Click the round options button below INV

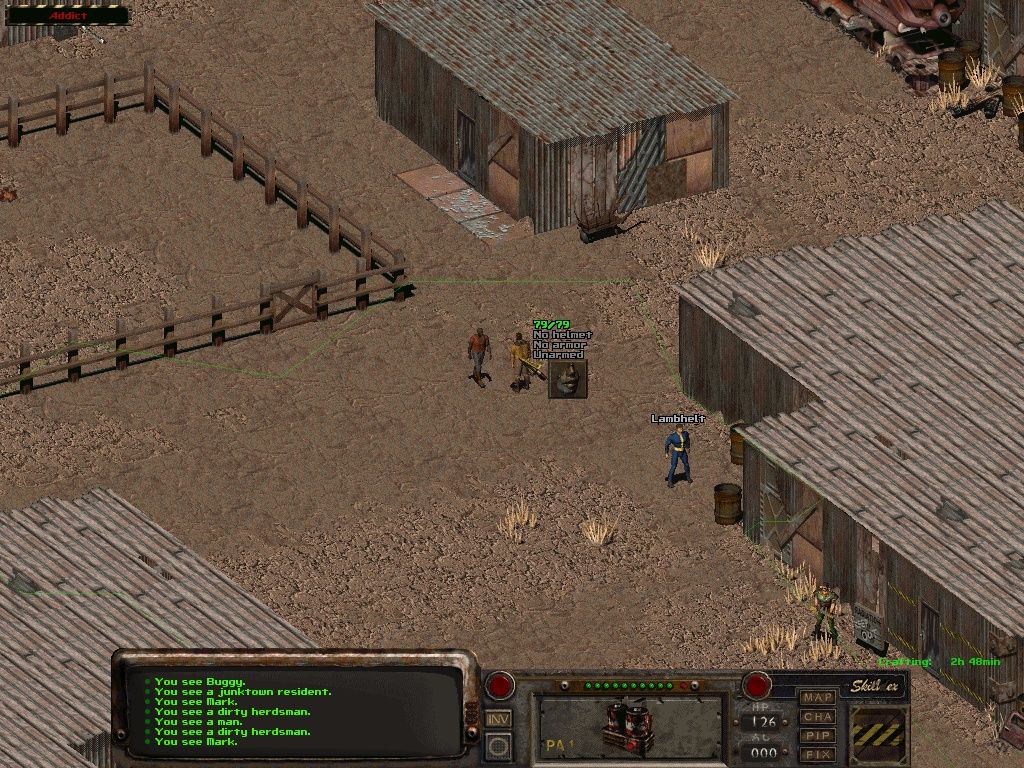click(x=498, y=745)
